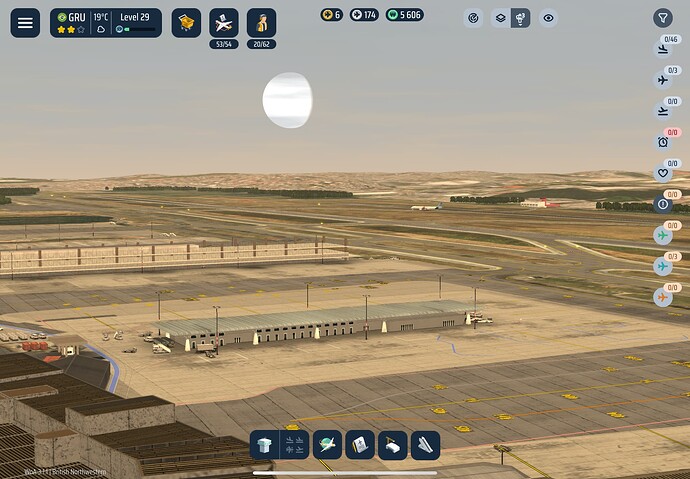Open the yellow shopping cart store
690x479 pixels.
(x=186, y=23)
